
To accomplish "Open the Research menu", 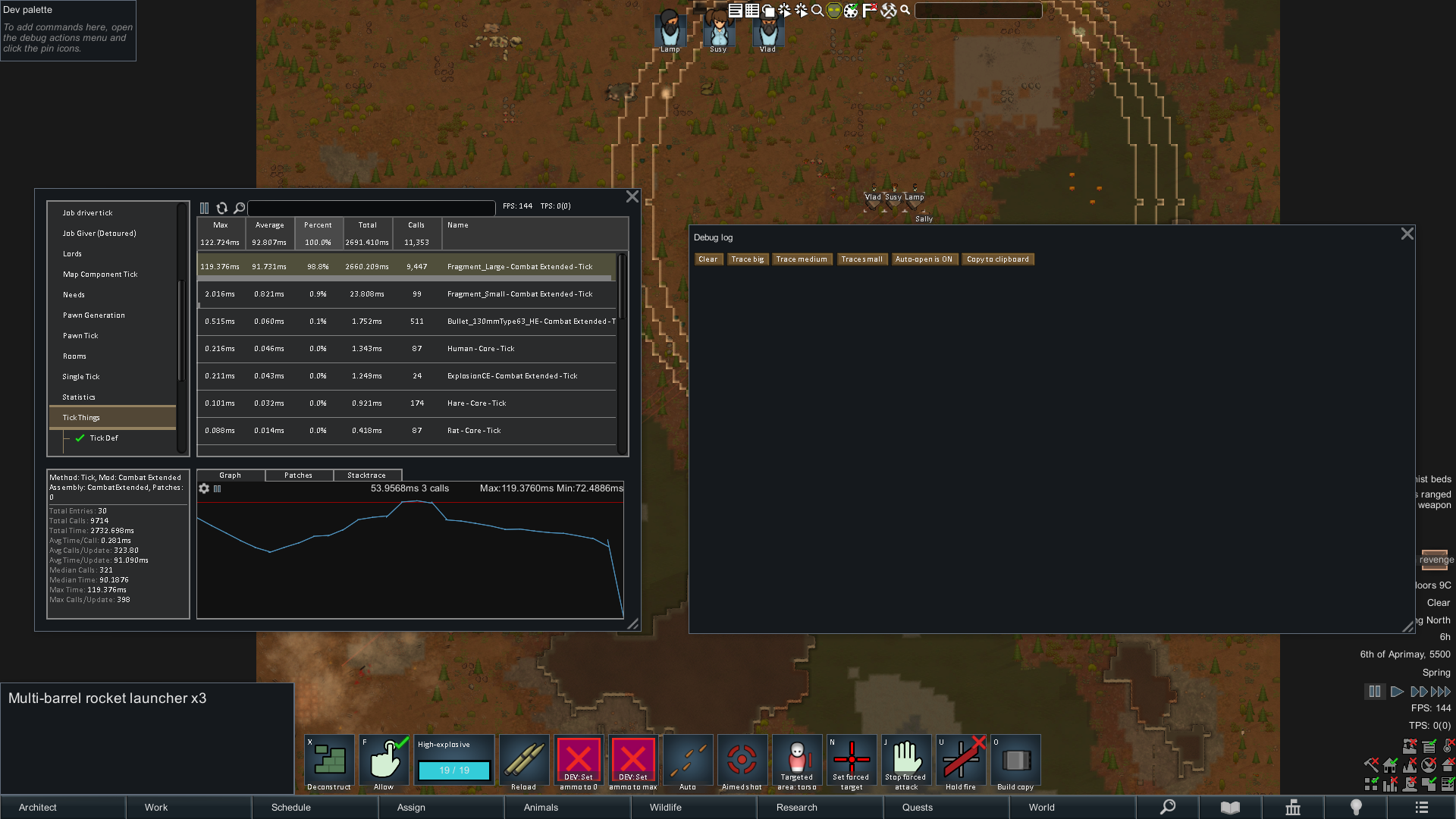I will tap(795, 808).
